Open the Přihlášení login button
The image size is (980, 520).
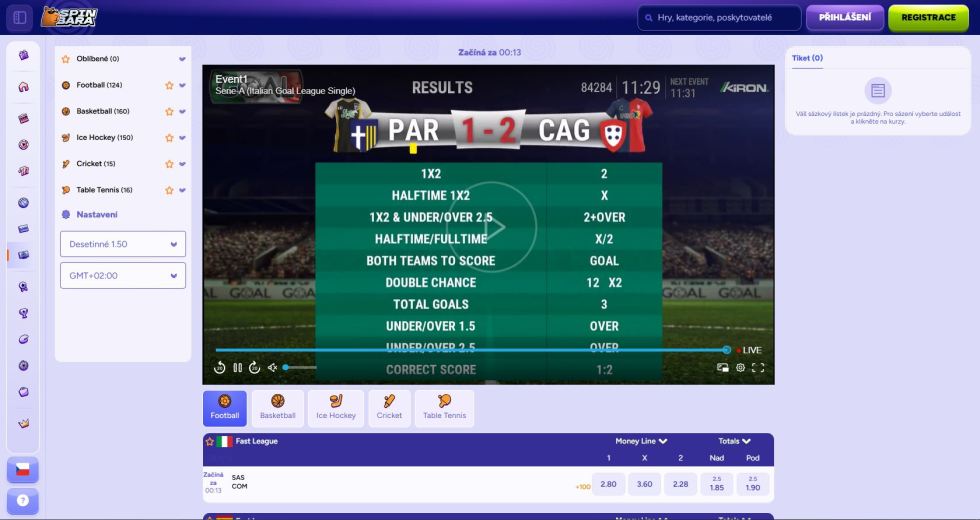[845, 18]
